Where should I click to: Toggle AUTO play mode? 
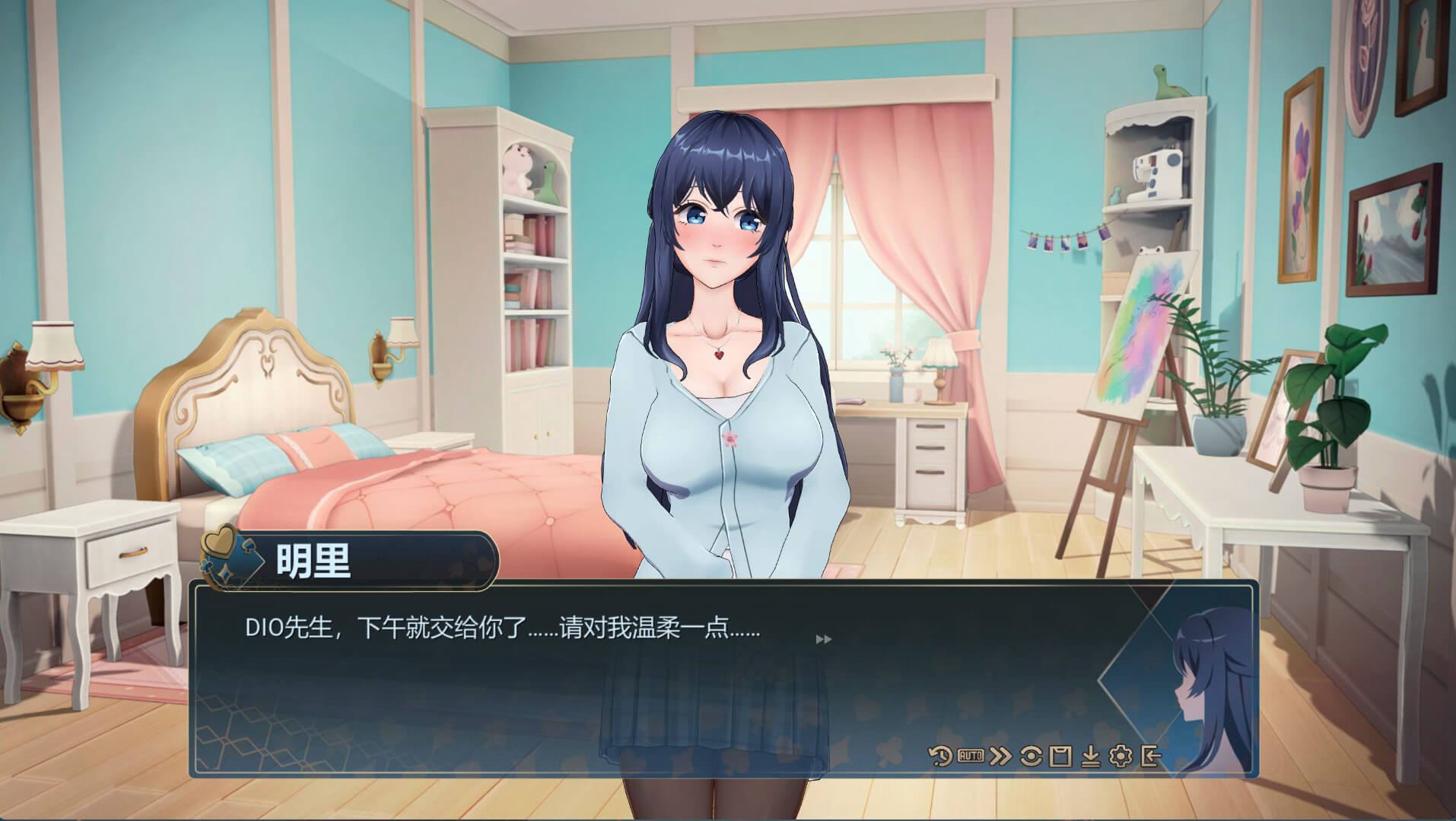coord(970,756)
